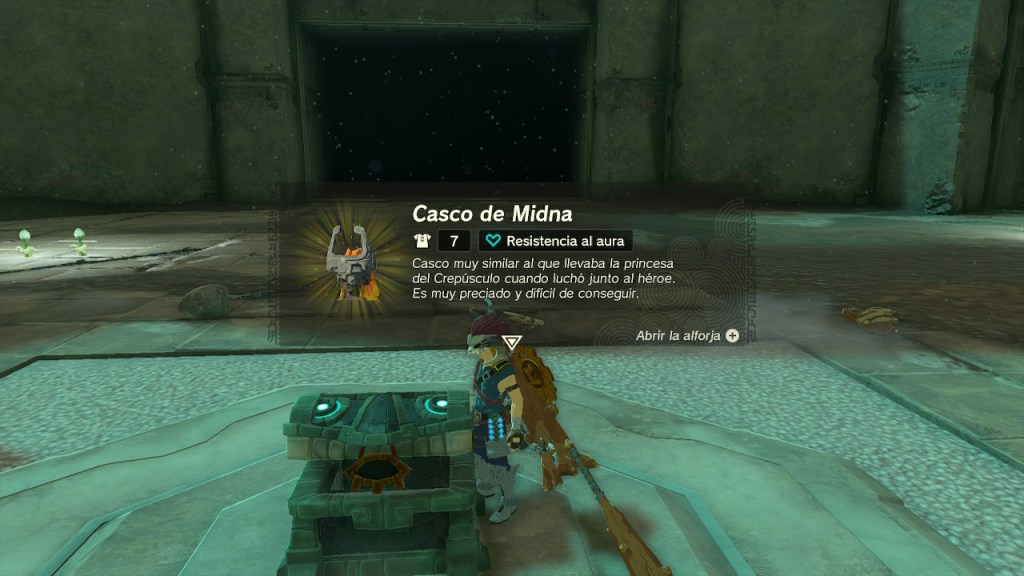Click the Resistencia al aura effect badge
This screenshot has width=1024, height=576.
pyautogui.click(x=555, y=241)
